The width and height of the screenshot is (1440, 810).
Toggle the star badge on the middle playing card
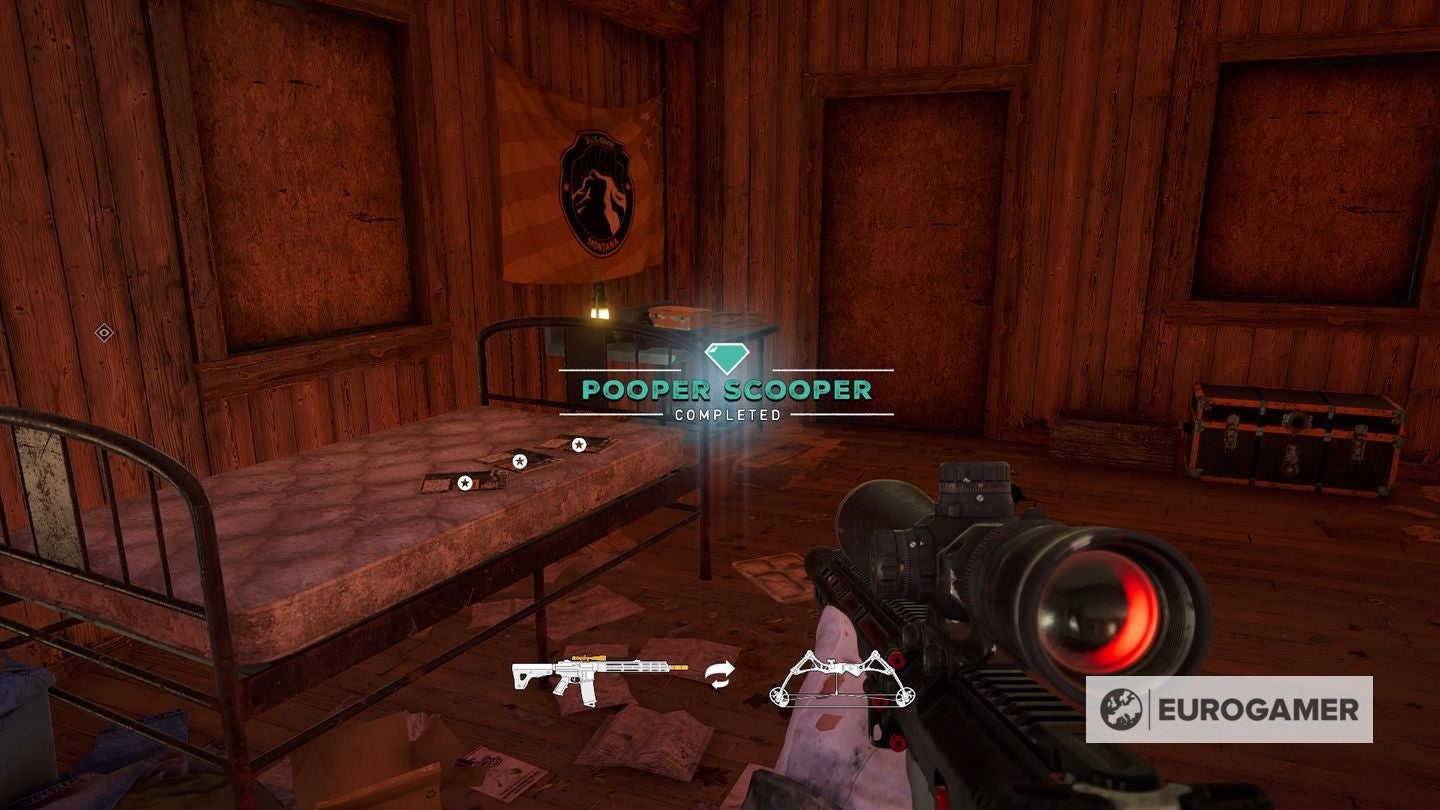tap(519, 463)
